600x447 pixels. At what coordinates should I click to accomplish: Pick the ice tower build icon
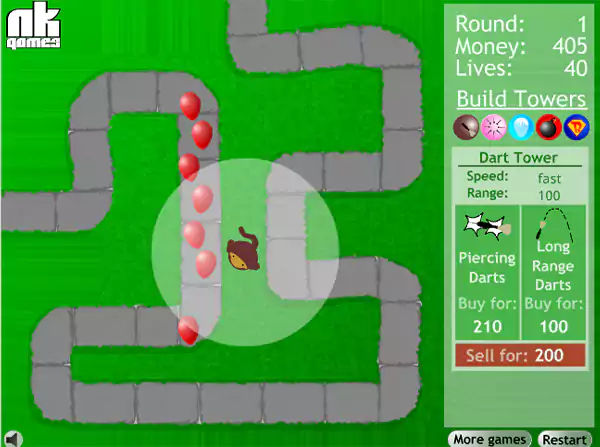coord(519,127)
